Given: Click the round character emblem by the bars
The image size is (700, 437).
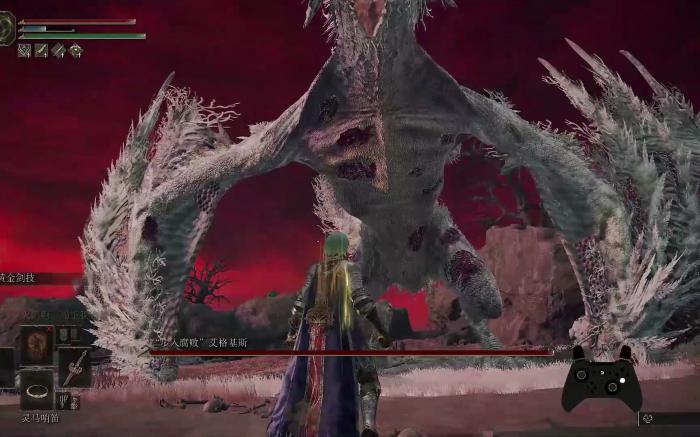Looking at the screenshot, I should pyautogui.click(x=7, y=31).
